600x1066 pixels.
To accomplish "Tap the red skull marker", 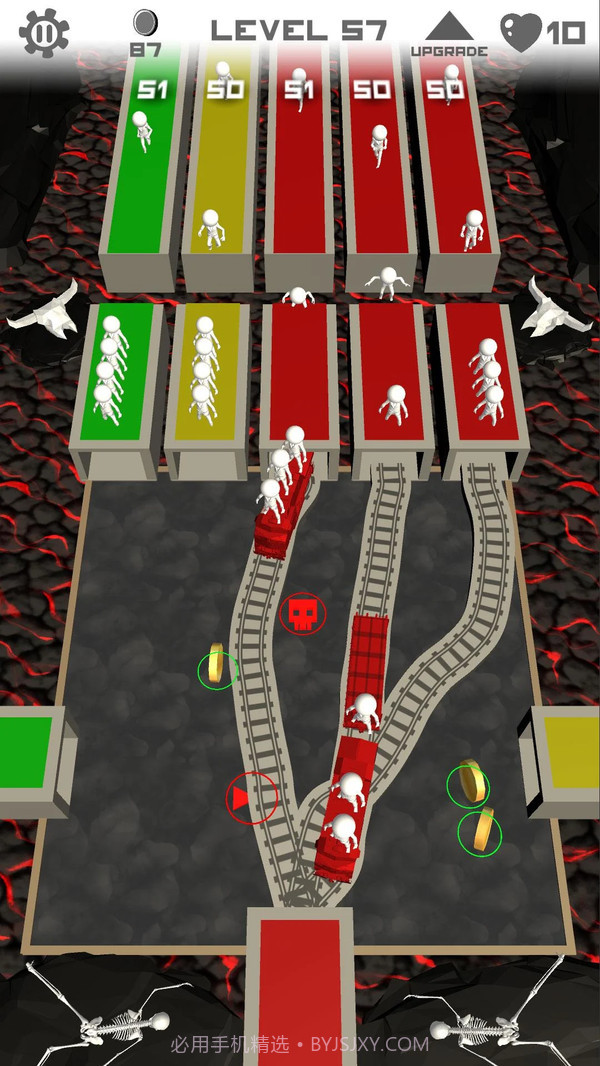I will (x=302, y=614).
